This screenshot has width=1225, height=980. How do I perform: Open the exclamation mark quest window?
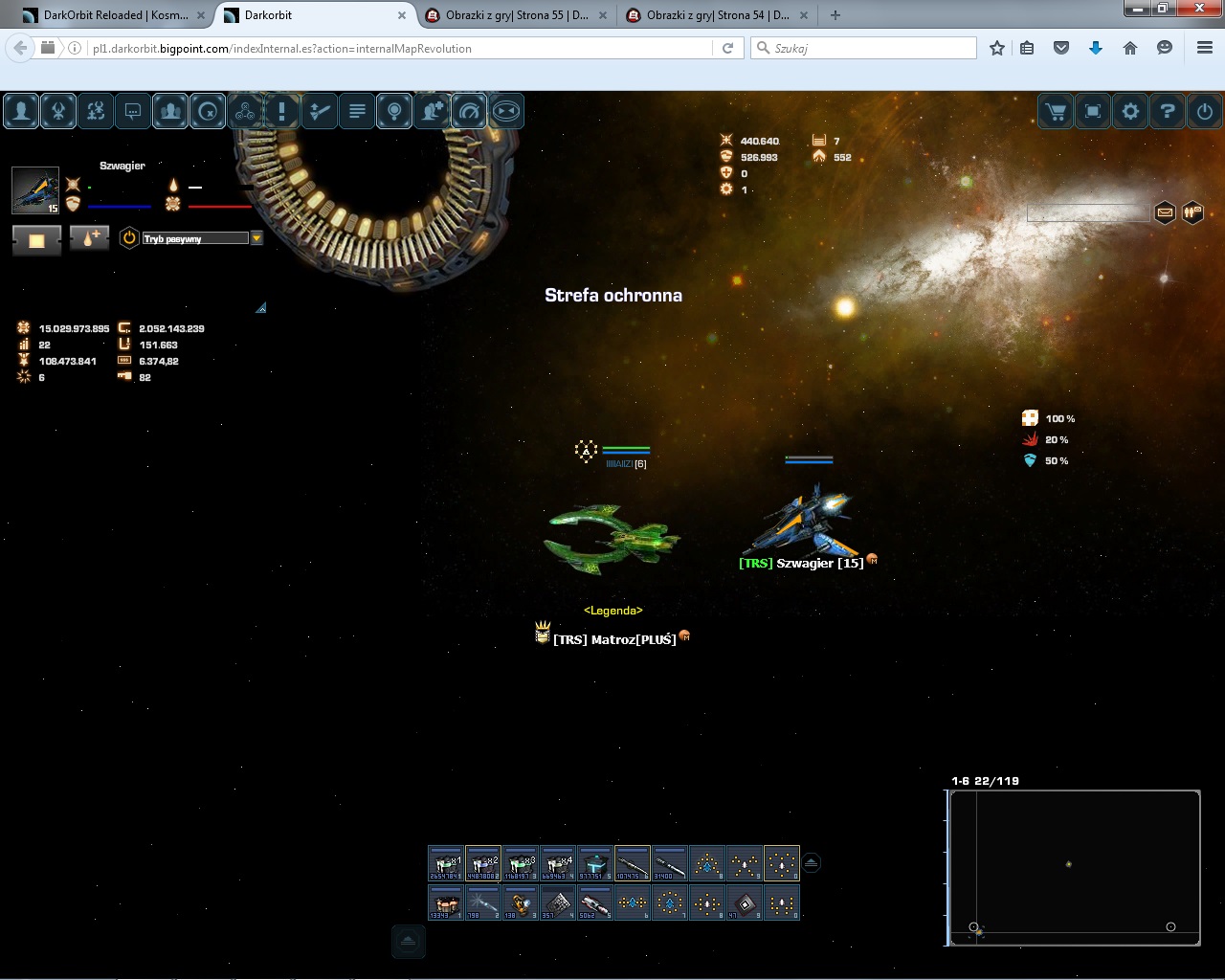click(282, 112)
